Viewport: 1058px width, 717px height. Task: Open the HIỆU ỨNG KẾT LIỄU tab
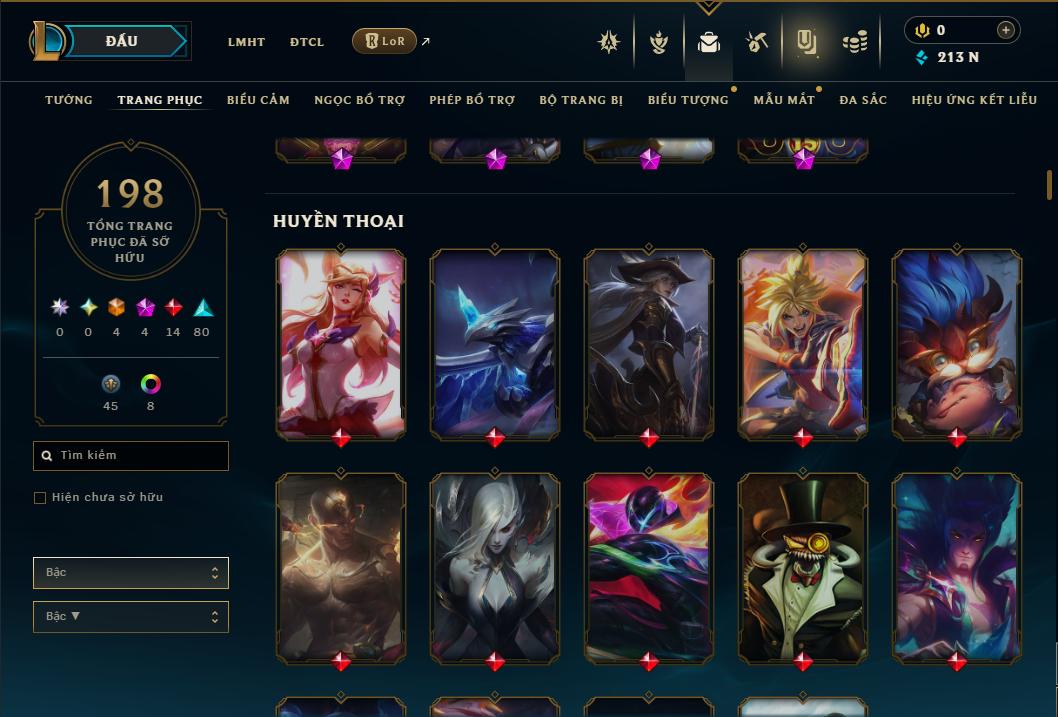[975, 100]
